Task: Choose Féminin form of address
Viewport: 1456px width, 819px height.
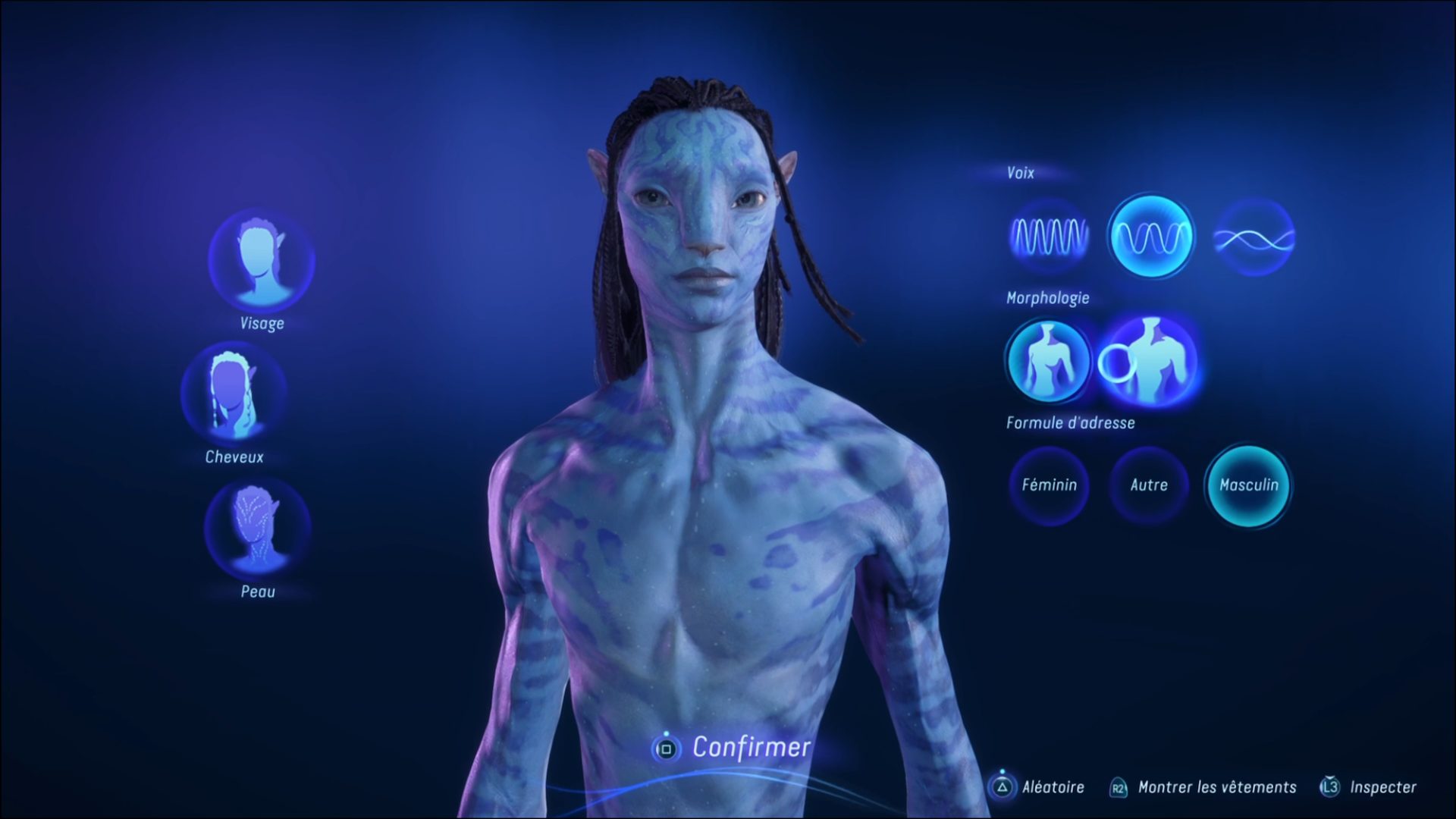Action: tap(1049, 485)
